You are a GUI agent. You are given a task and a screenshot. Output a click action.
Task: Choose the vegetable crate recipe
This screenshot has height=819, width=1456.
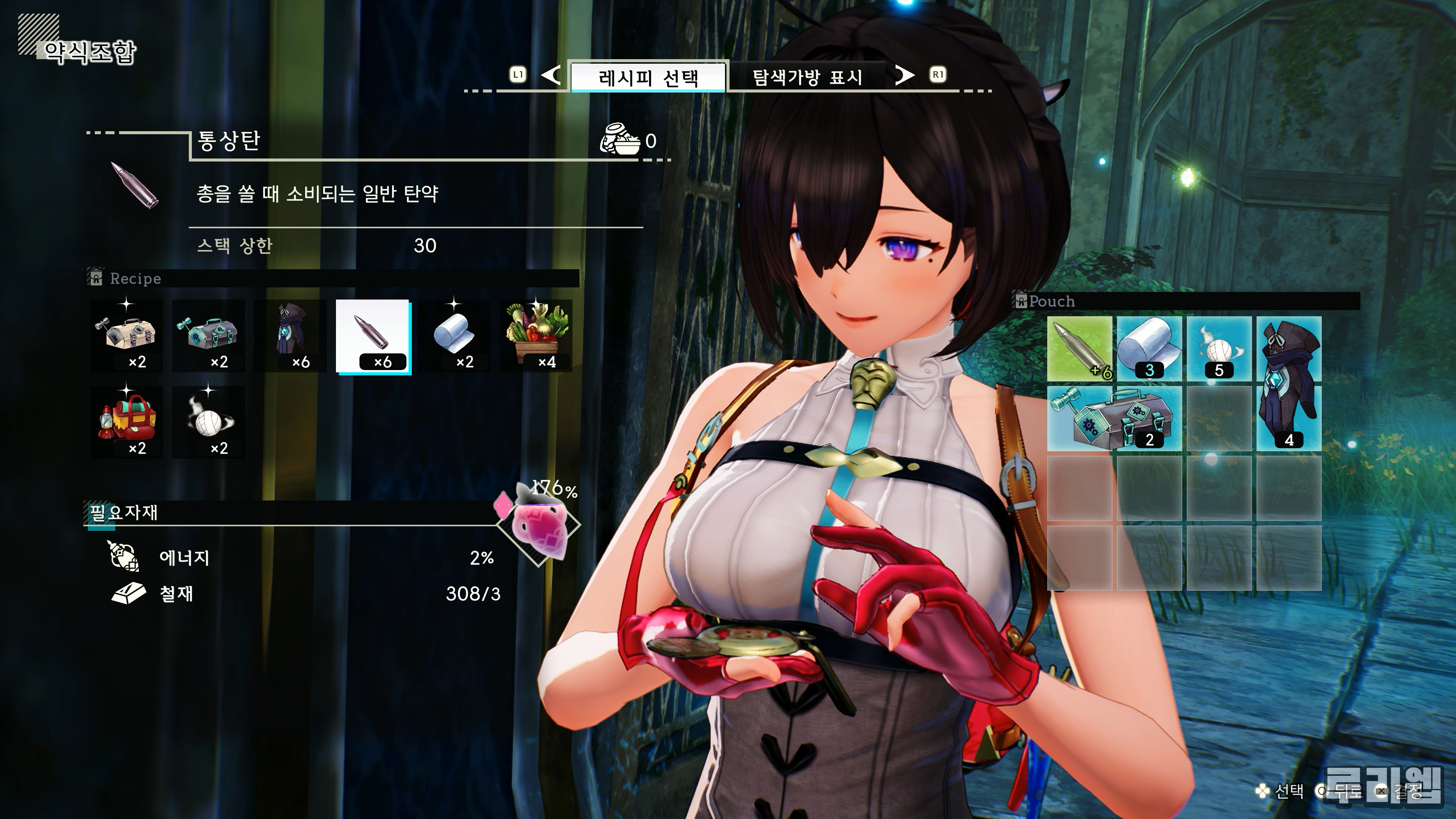click(x=537, y=336)
